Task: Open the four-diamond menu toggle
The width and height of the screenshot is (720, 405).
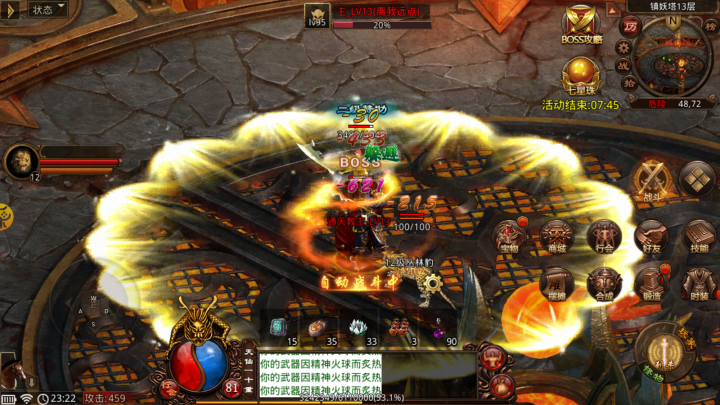Action: [x=697, y=180]
